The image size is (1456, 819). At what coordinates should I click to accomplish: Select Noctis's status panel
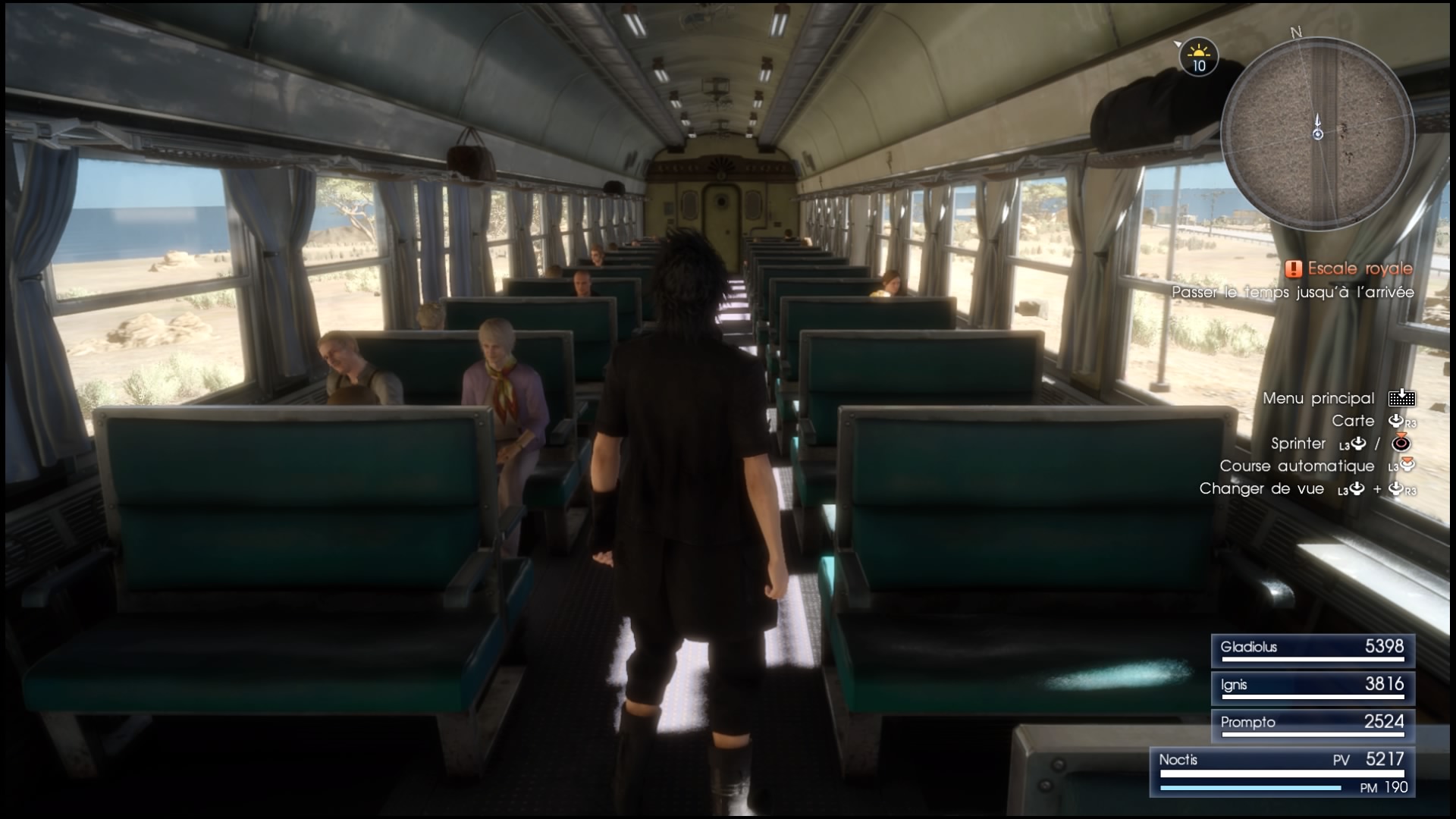(1282, 771)
